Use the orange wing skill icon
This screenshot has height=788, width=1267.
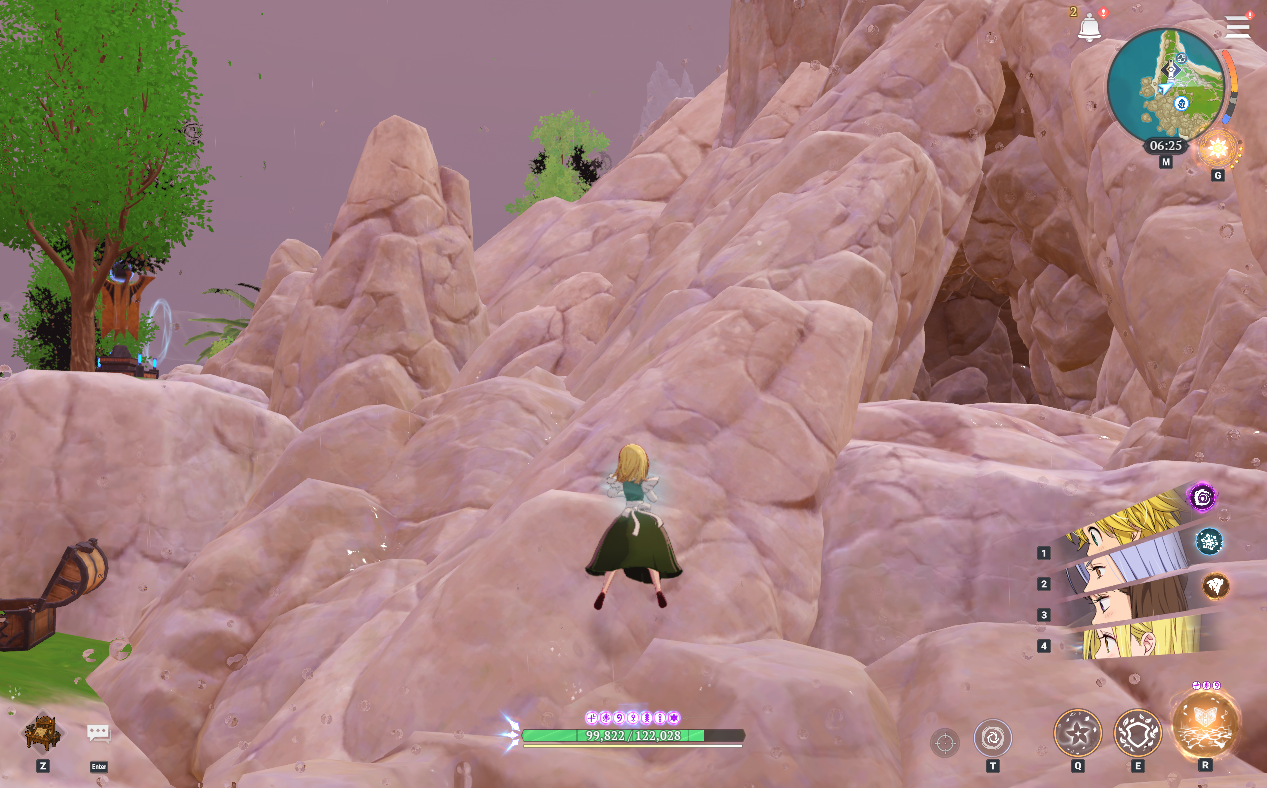pyautogui.click(x=1215, y=586)
